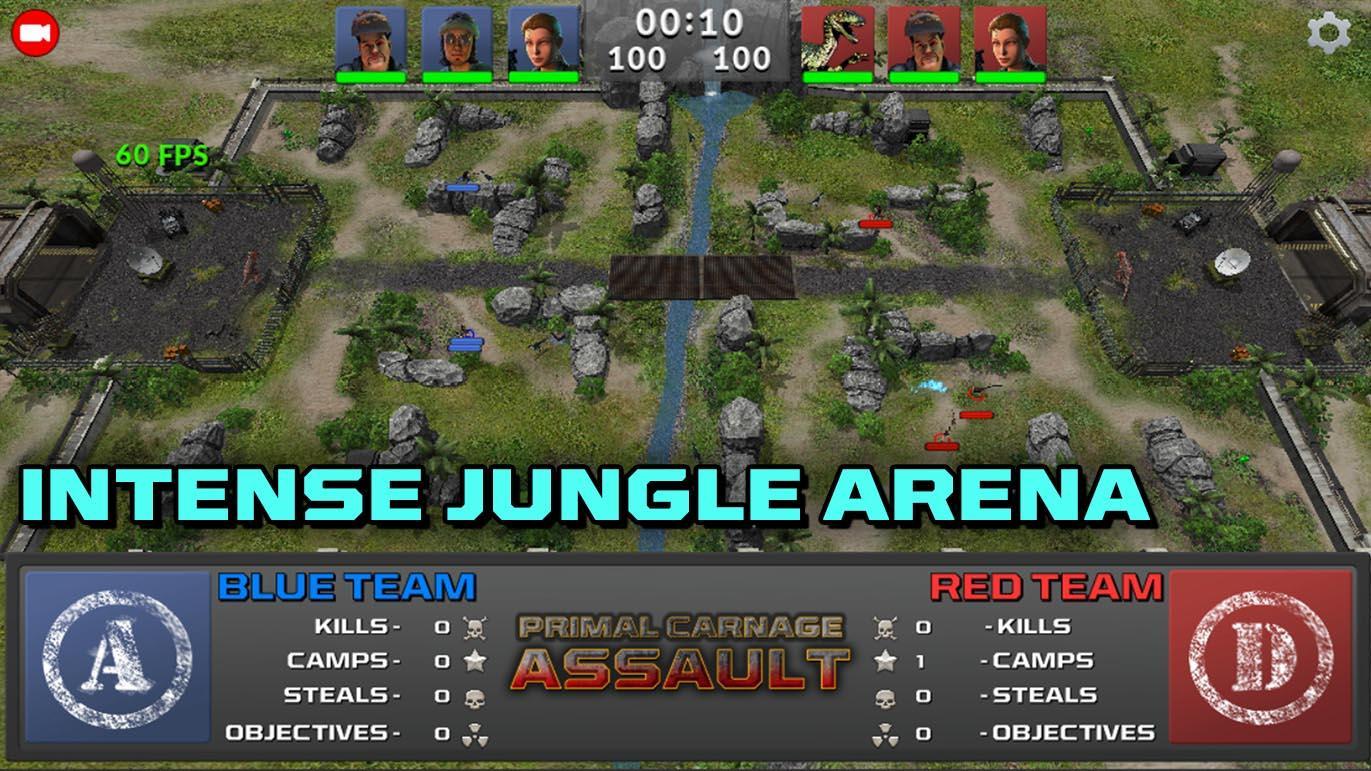1371x771 pixels.
Task: Click the Red Team camps star icon
Action: coord(886,661)
